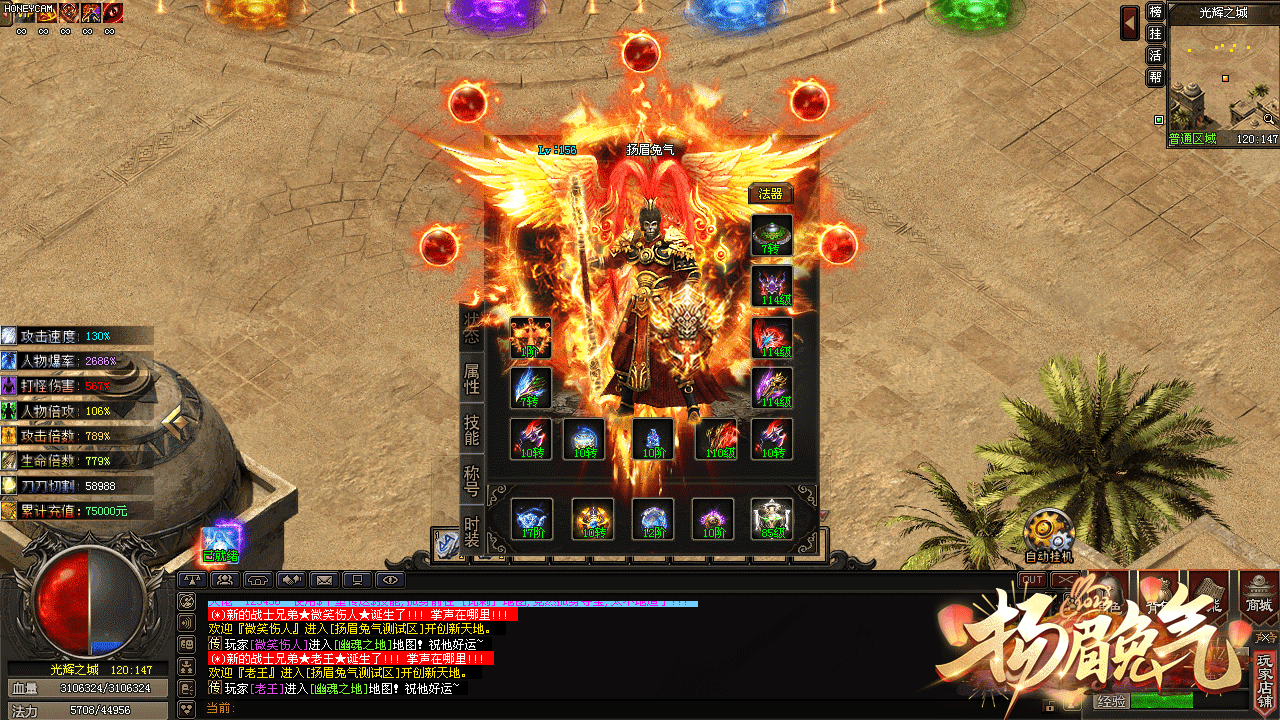Select the 1阶 equipment slot
The height and width of the screenshot is (720, 1280).
pyautogui.click(x=531, y=338)
